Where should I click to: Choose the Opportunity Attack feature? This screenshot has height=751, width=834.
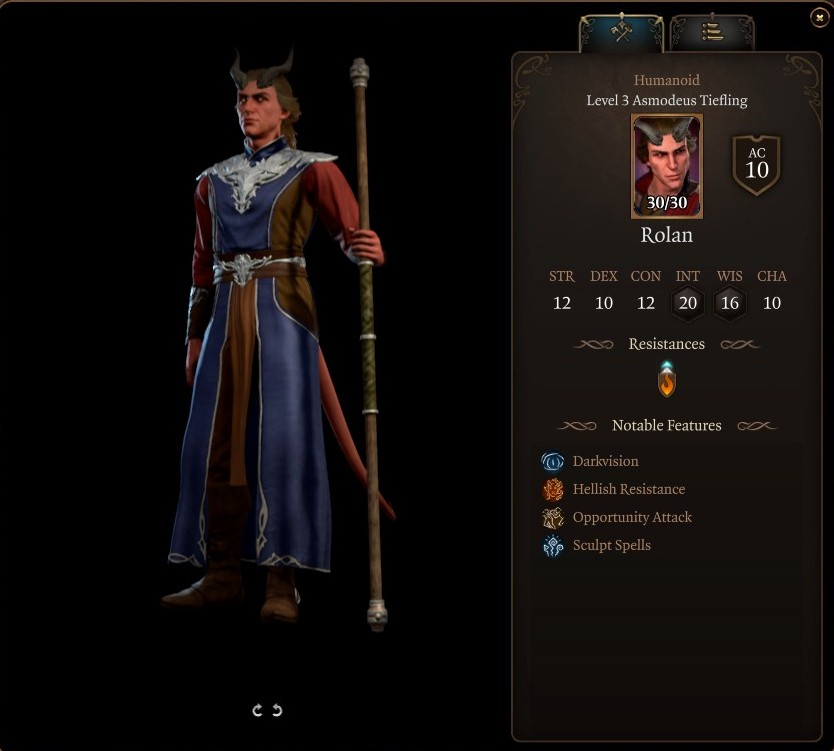tap(631, 517)
